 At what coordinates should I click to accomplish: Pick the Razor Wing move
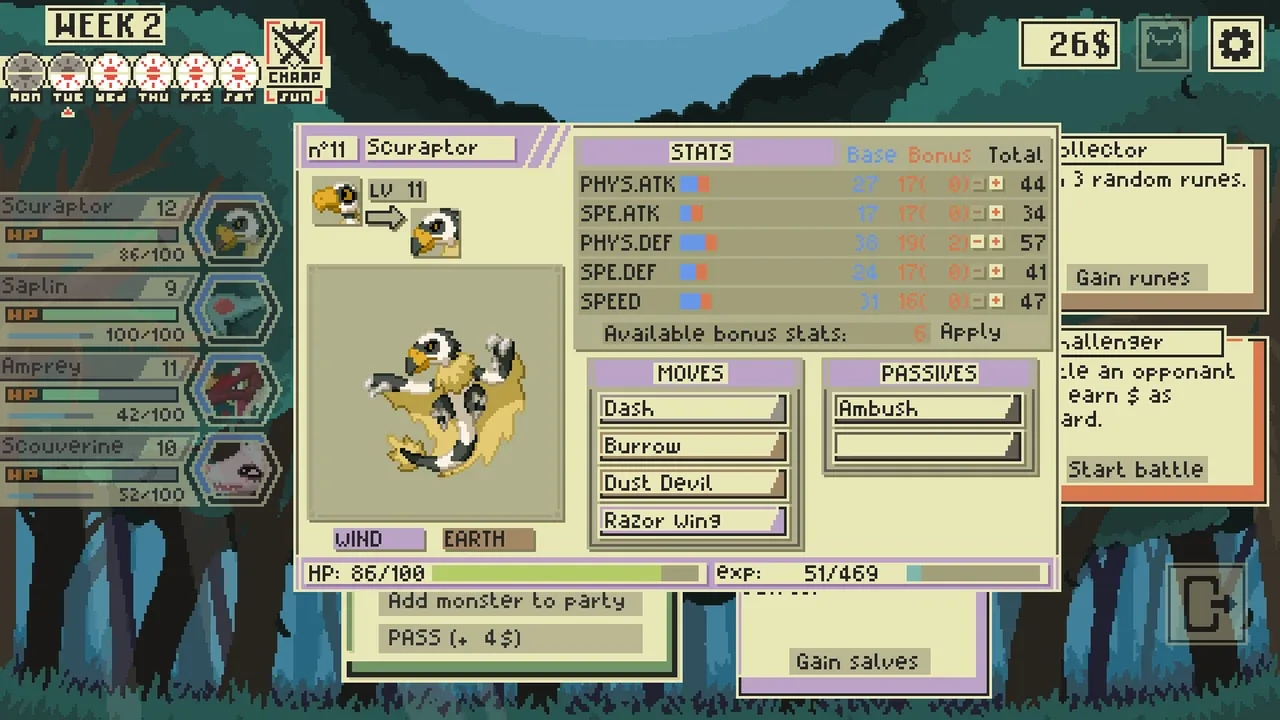tap(692, 520)
